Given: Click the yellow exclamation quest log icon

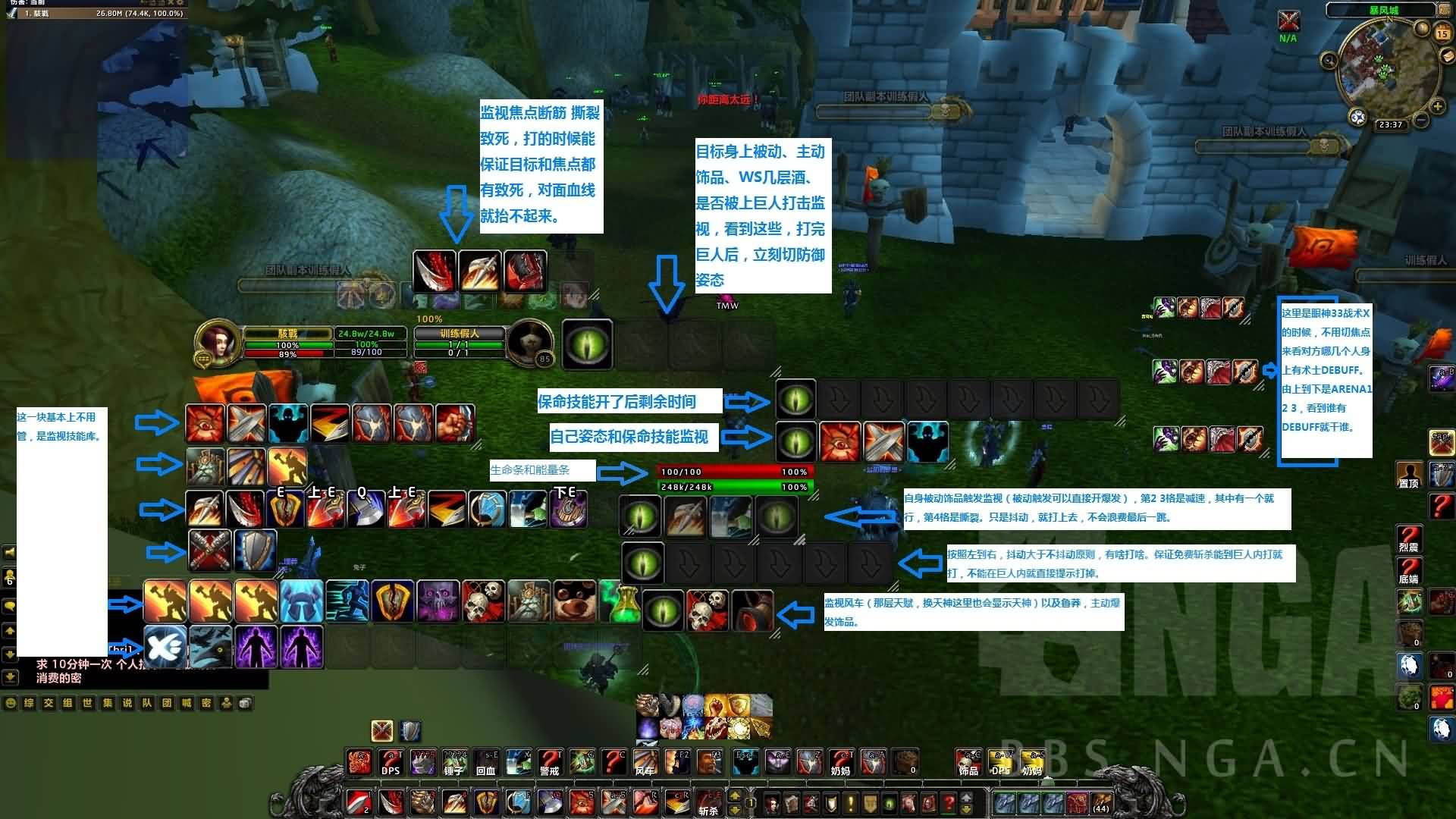Looking at the screenshot, I should (x=851, y=802).
